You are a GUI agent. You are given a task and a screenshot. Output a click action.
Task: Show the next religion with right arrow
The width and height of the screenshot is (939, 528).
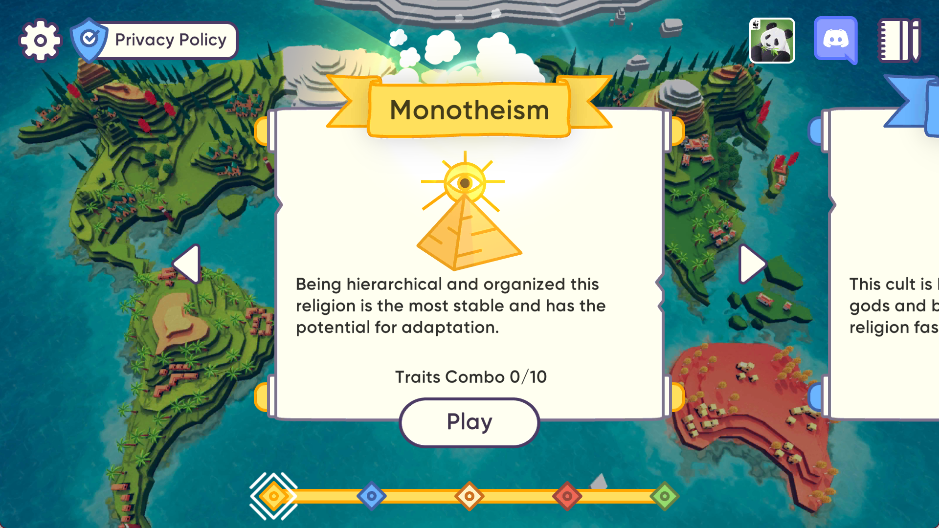[x=752, y=264]
